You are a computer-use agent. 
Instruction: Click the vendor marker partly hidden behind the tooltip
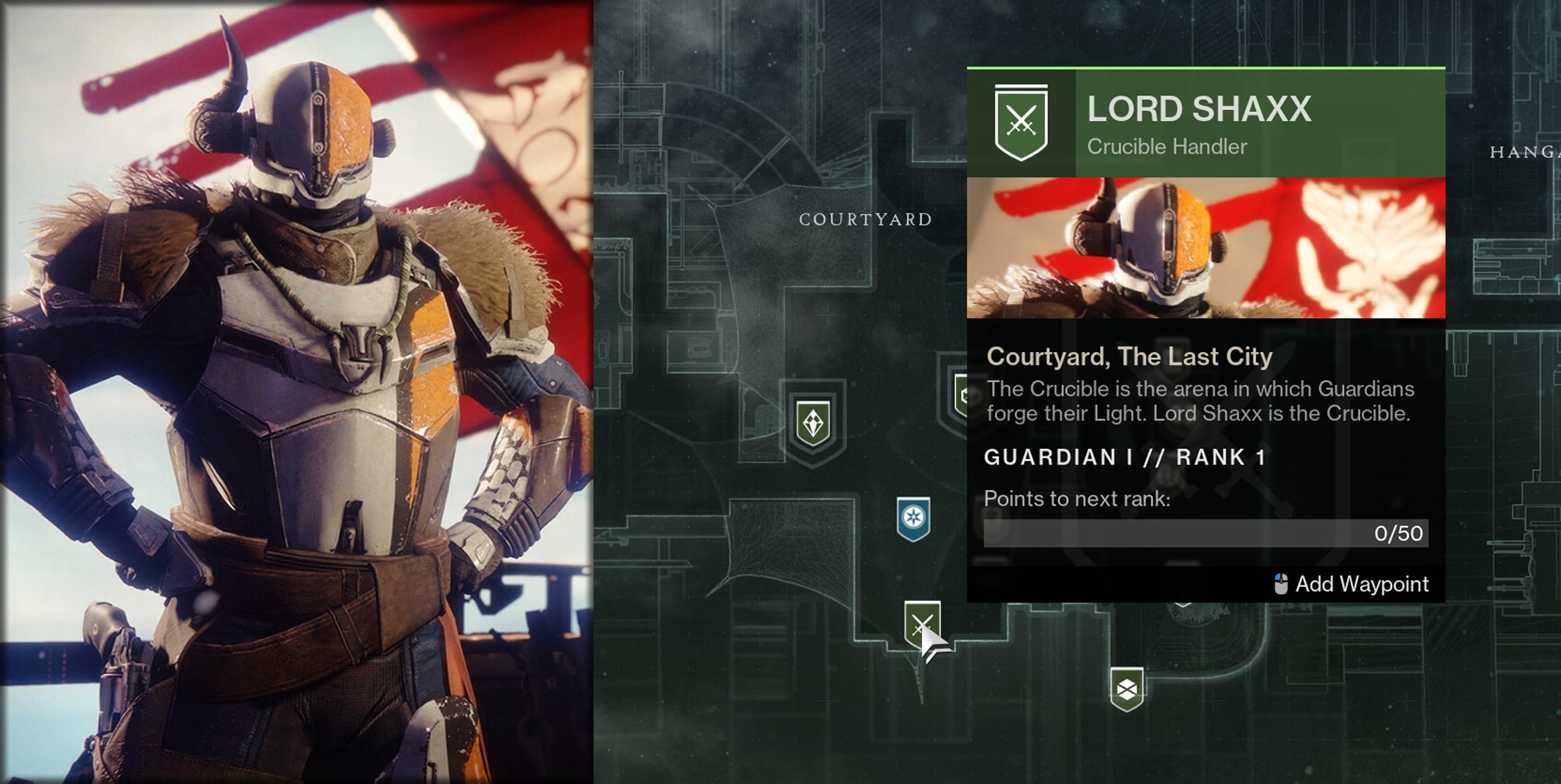960,395
